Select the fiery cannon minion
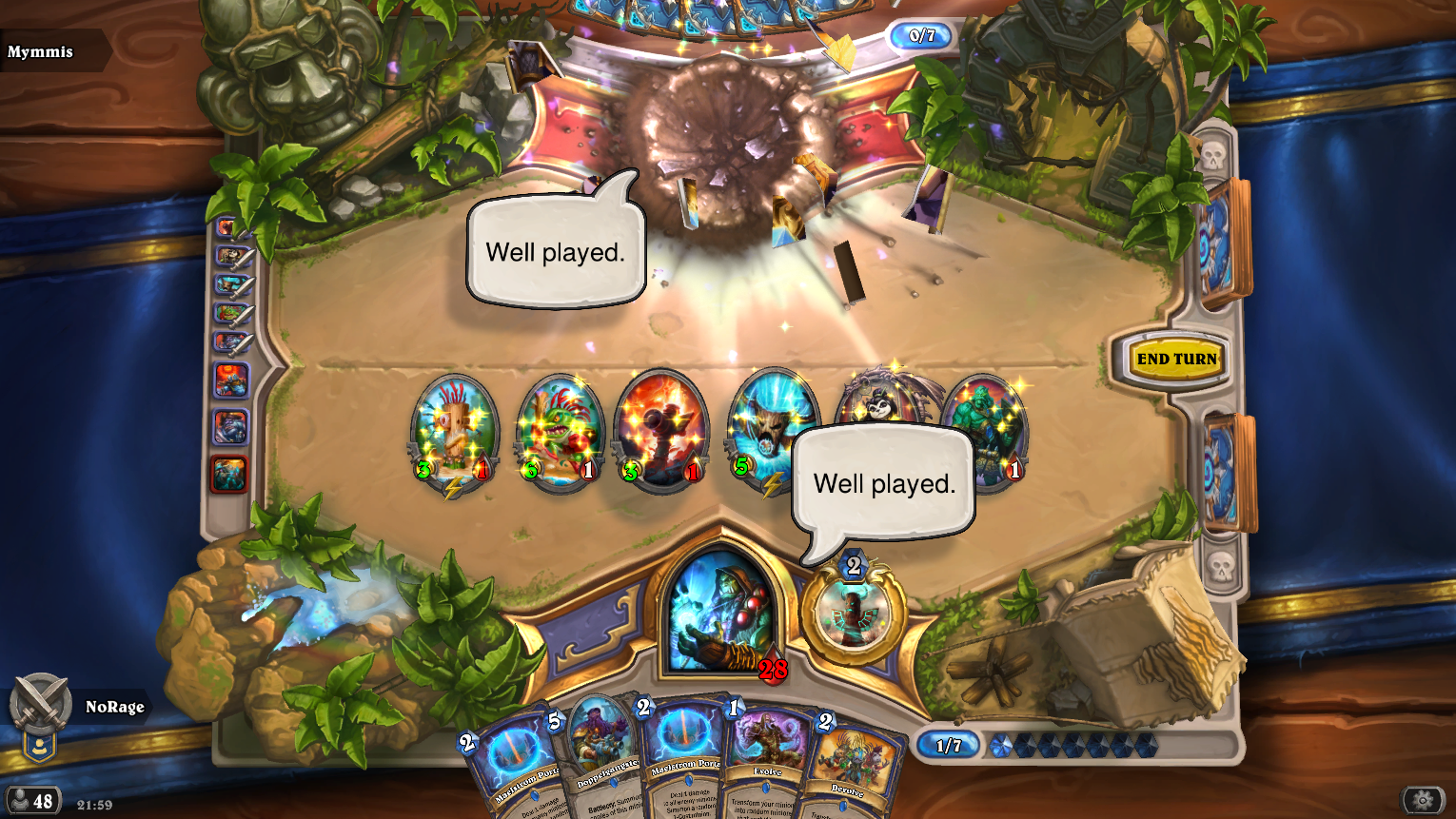Screen dimensions: 1456x819 point(662,431)
